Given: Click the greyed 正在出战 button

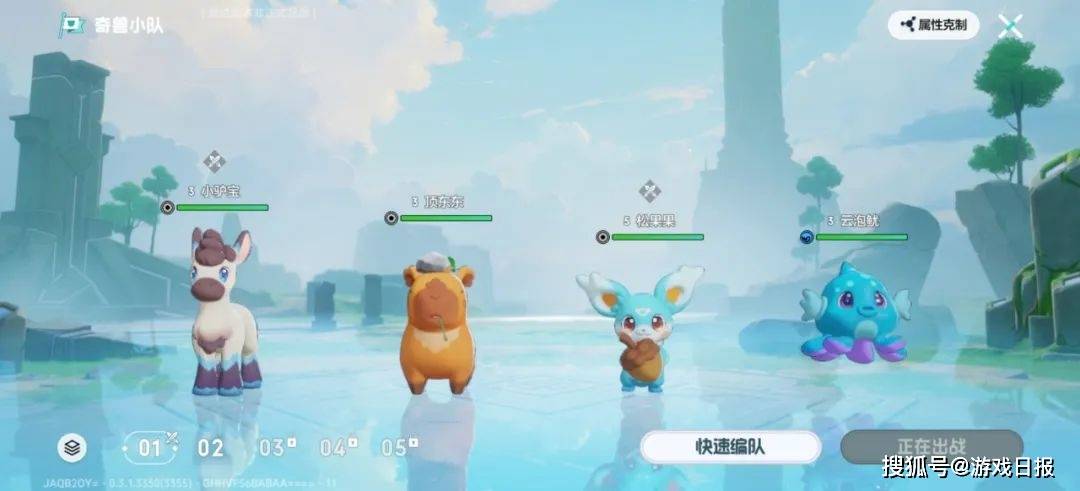Looking at the screenshot, I should [931, 446].
